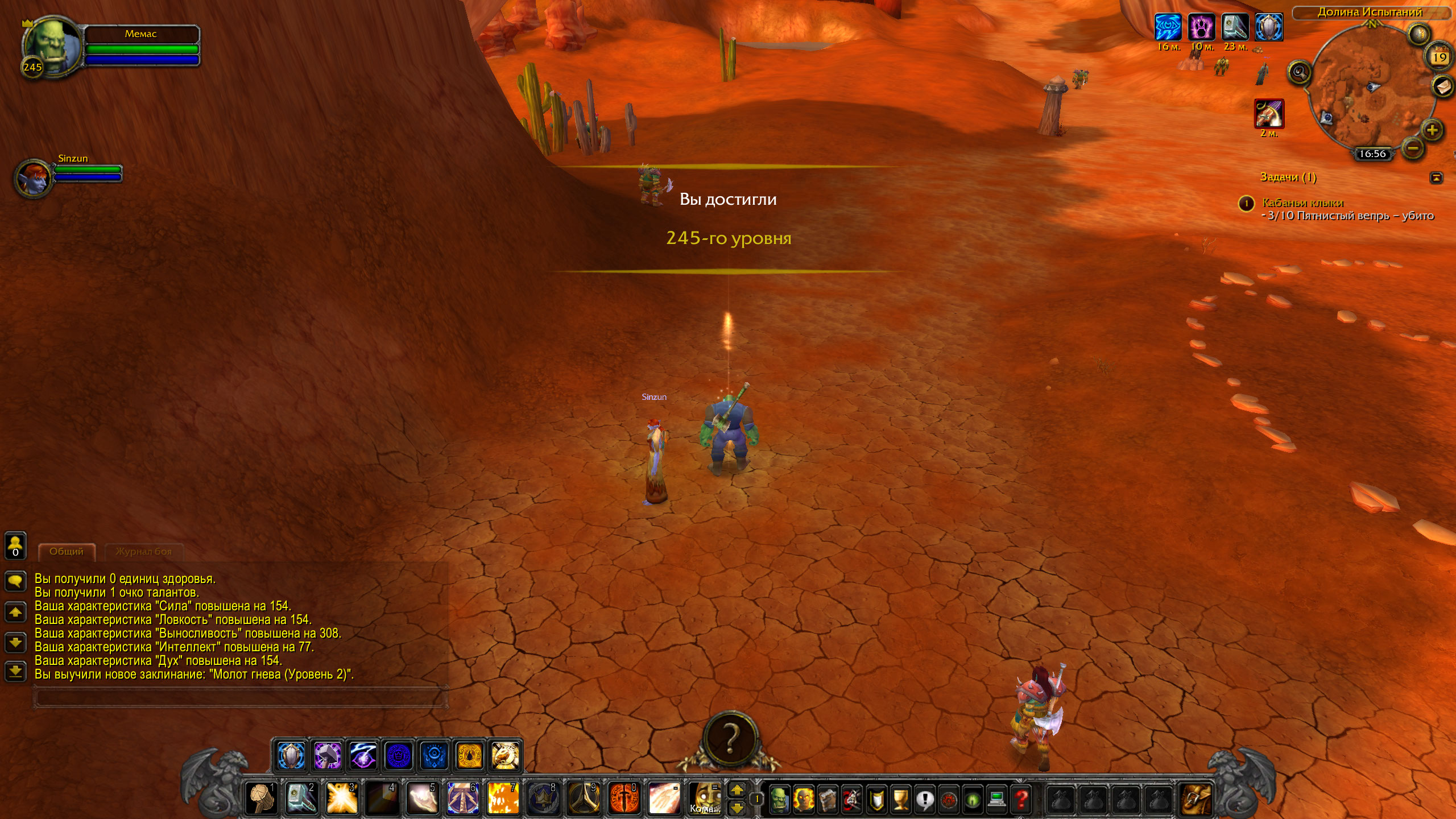Screen dimensions: 1456x819
Task: Open the character info orc portrait button
Action: (x=779, y=799)
